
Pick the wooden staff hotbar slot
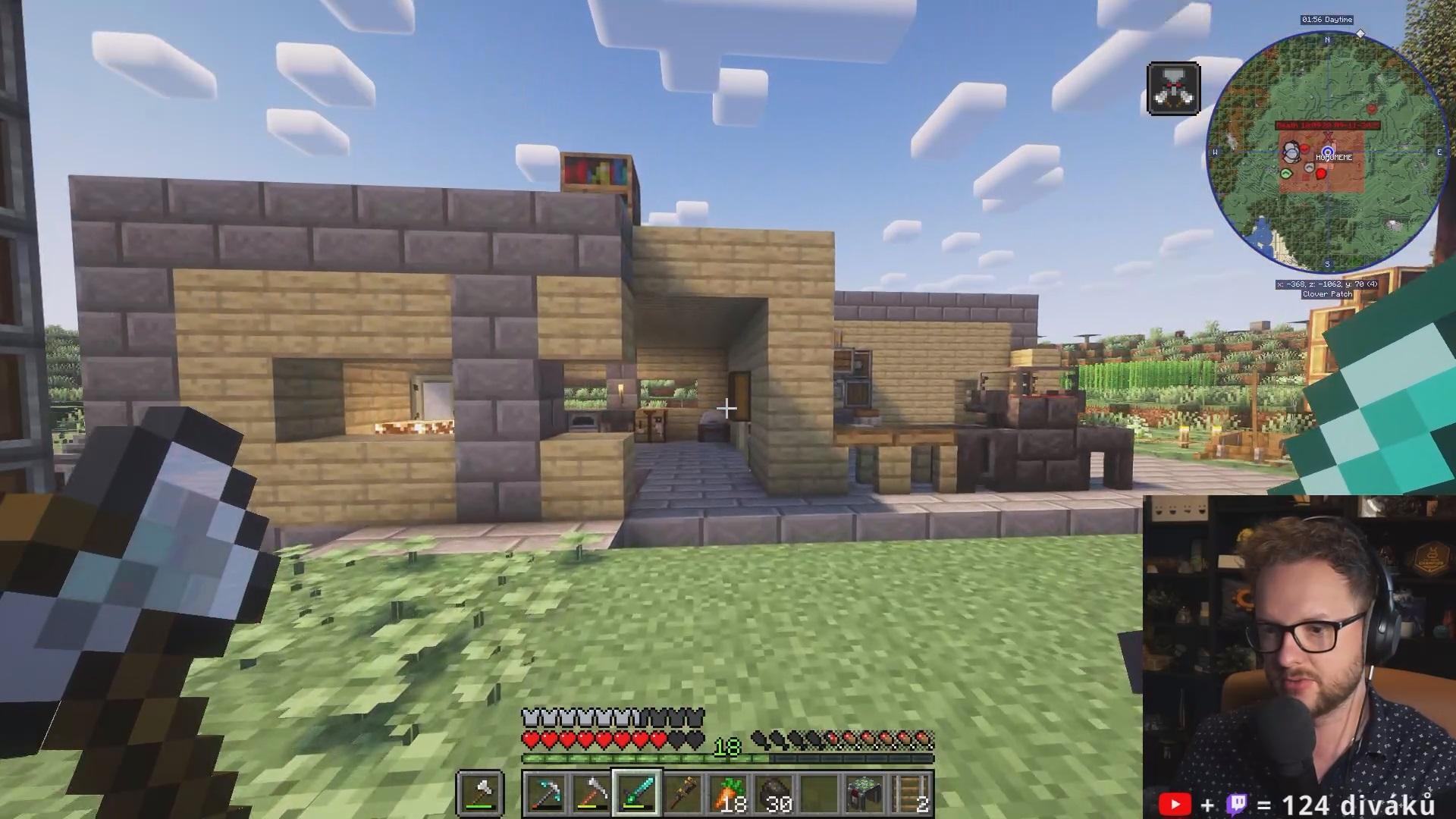[x=682, y=794]
